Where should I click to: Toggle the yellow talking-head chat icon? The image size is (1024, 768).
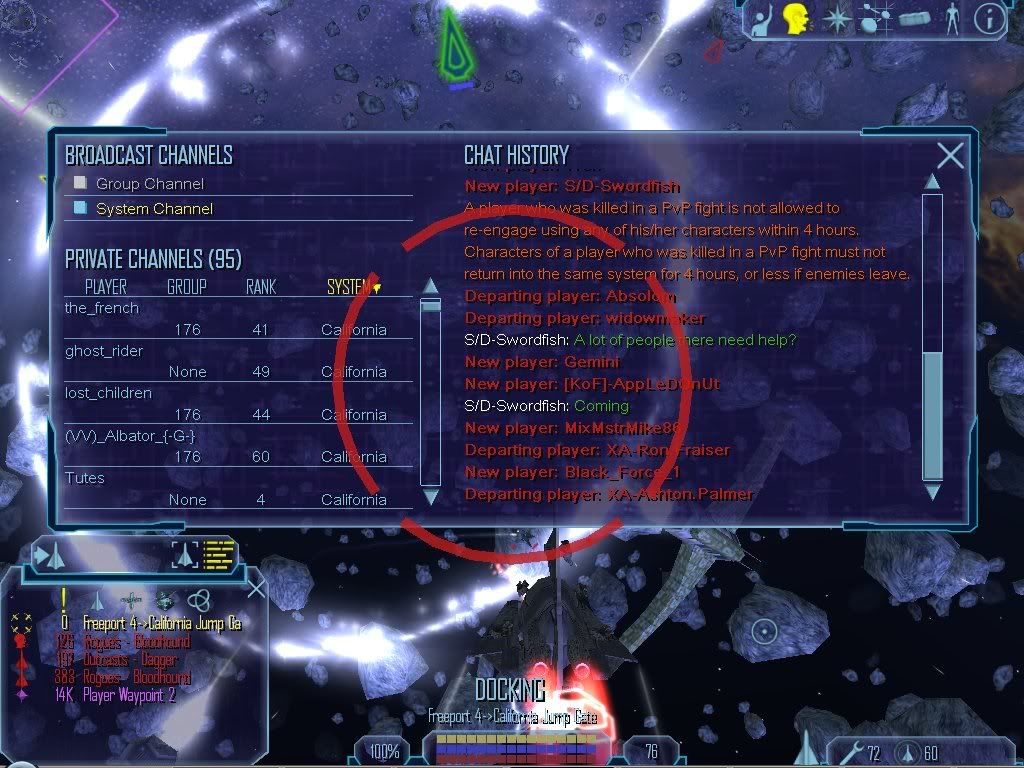point(796,17)
